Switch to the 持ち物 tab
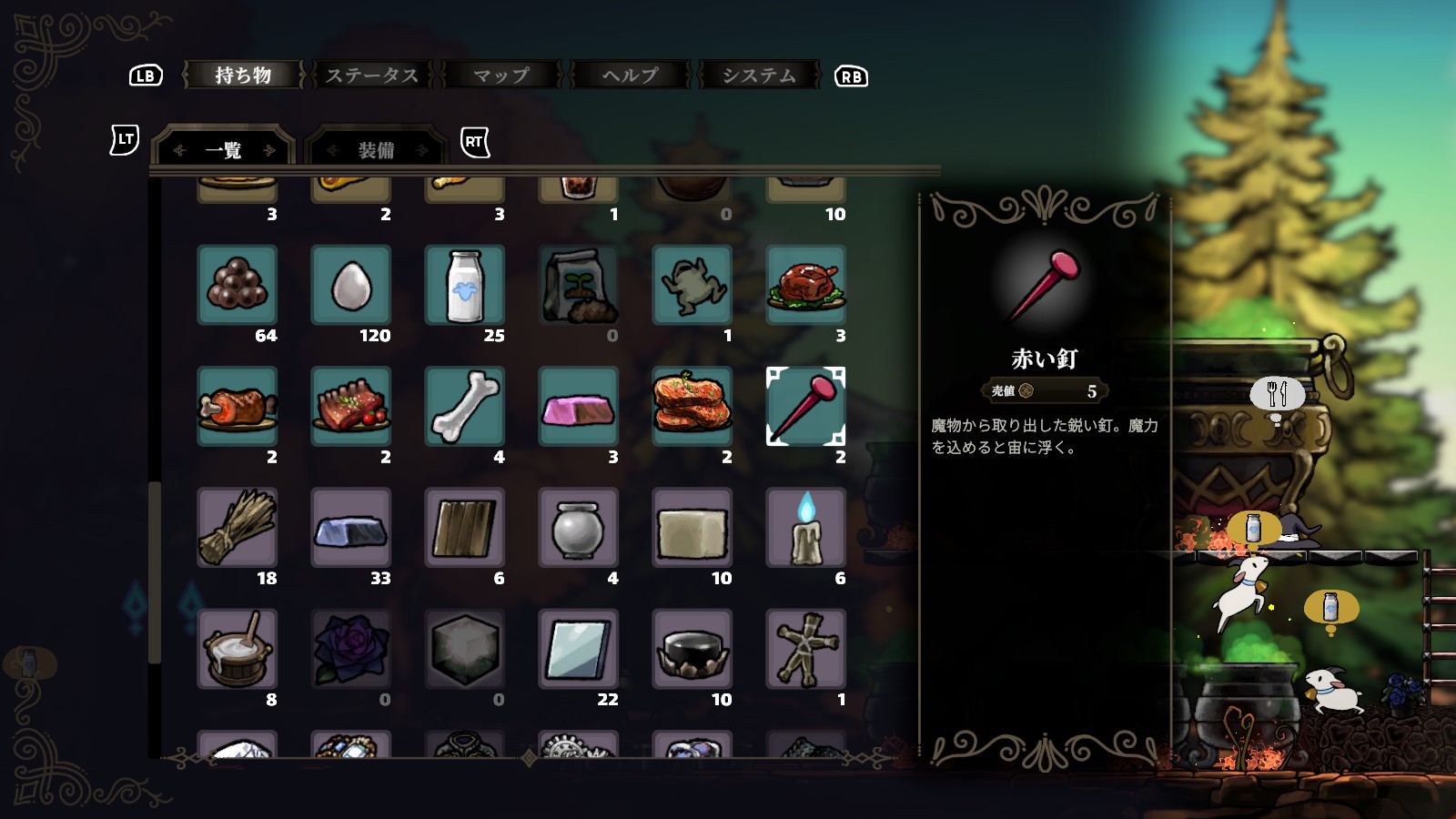The height and width of the screenshot is (819, 1456). 243,76
